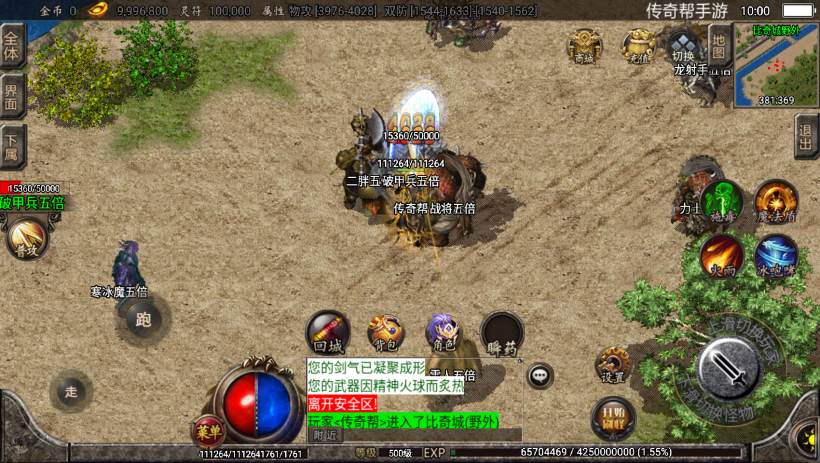Viewport: 820px width, 463px height.
Task: Toggle the 走 walk button
Action: point(70,390)
